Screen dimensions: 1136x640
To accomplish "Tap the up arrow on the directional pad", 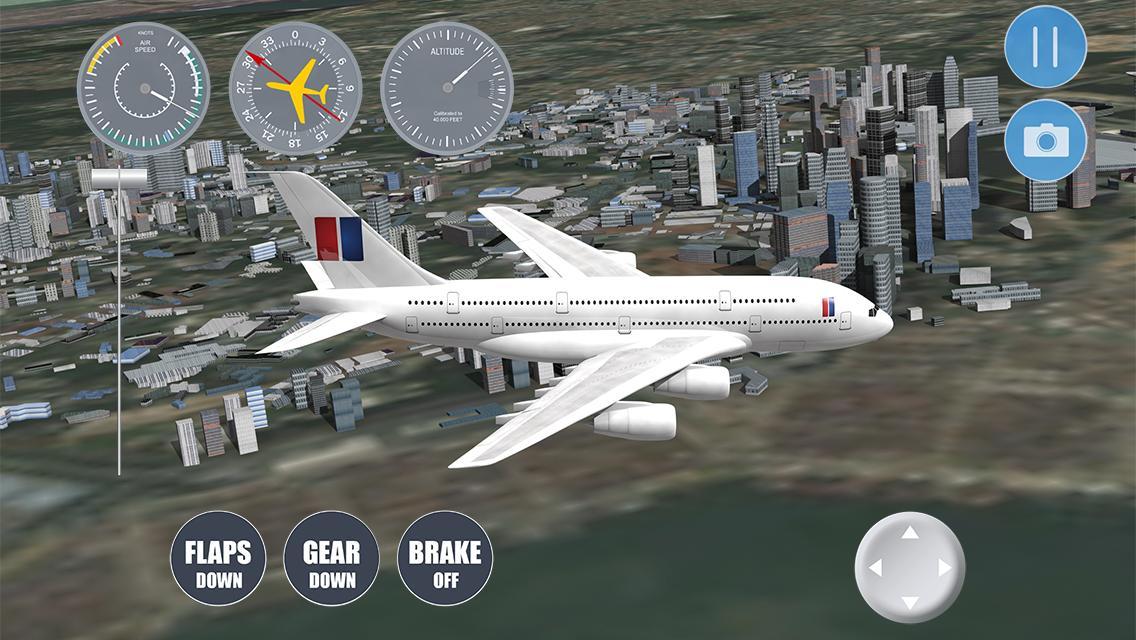I will point(910,533).
